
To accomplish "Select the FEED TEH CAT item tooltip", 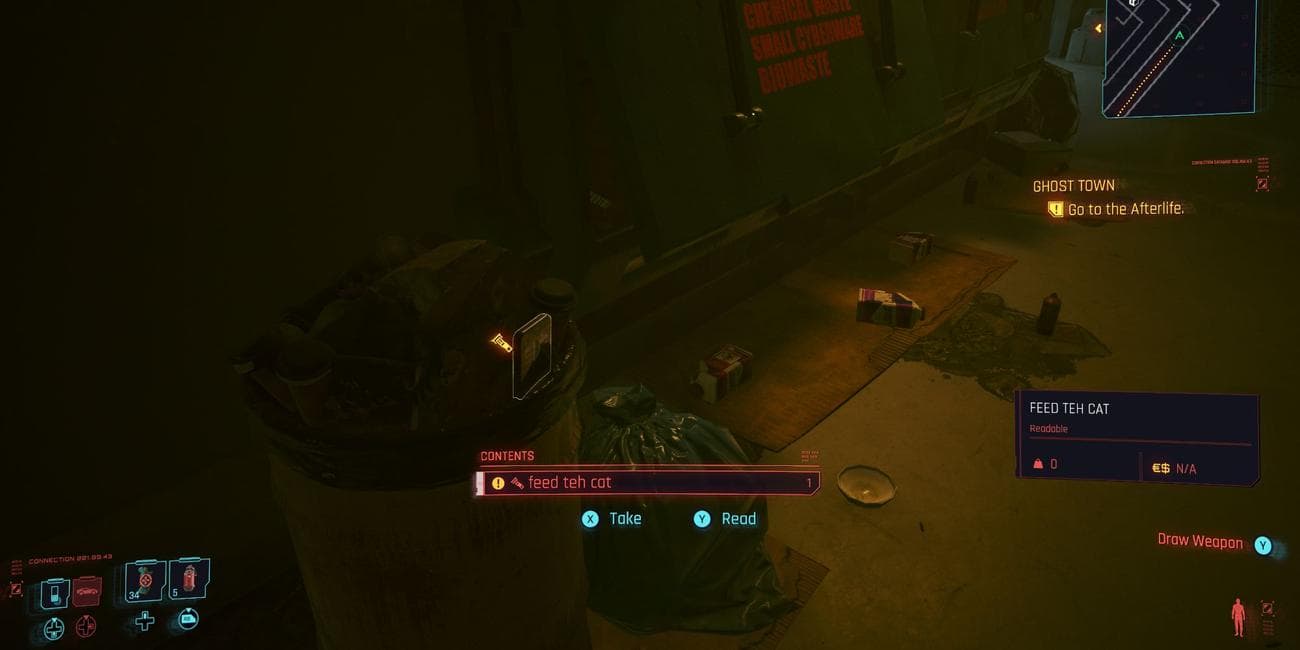I will pos(1137,437).
